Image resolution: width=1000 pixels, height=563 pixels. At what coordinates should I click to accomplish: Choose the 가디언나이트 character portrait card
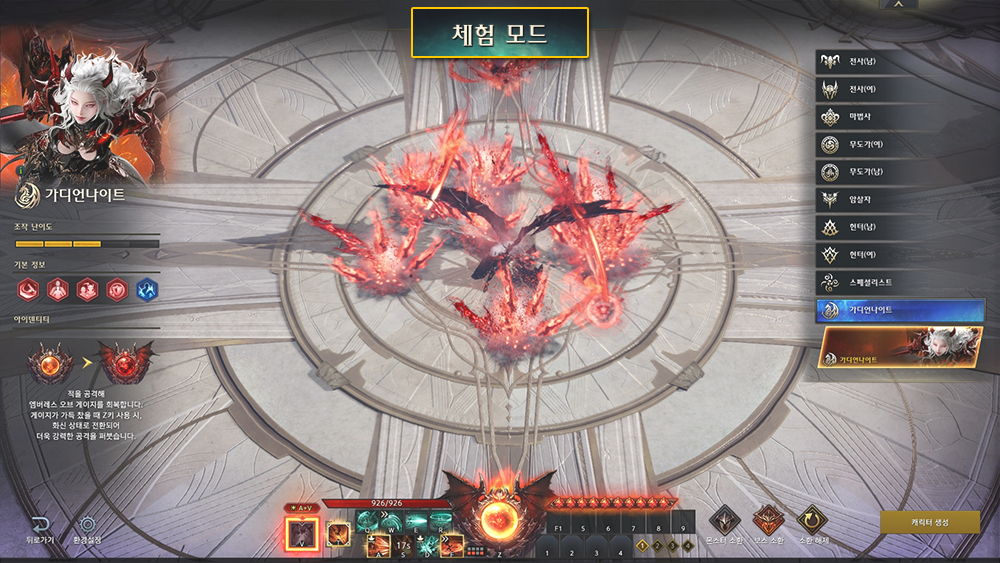[899, 348]
